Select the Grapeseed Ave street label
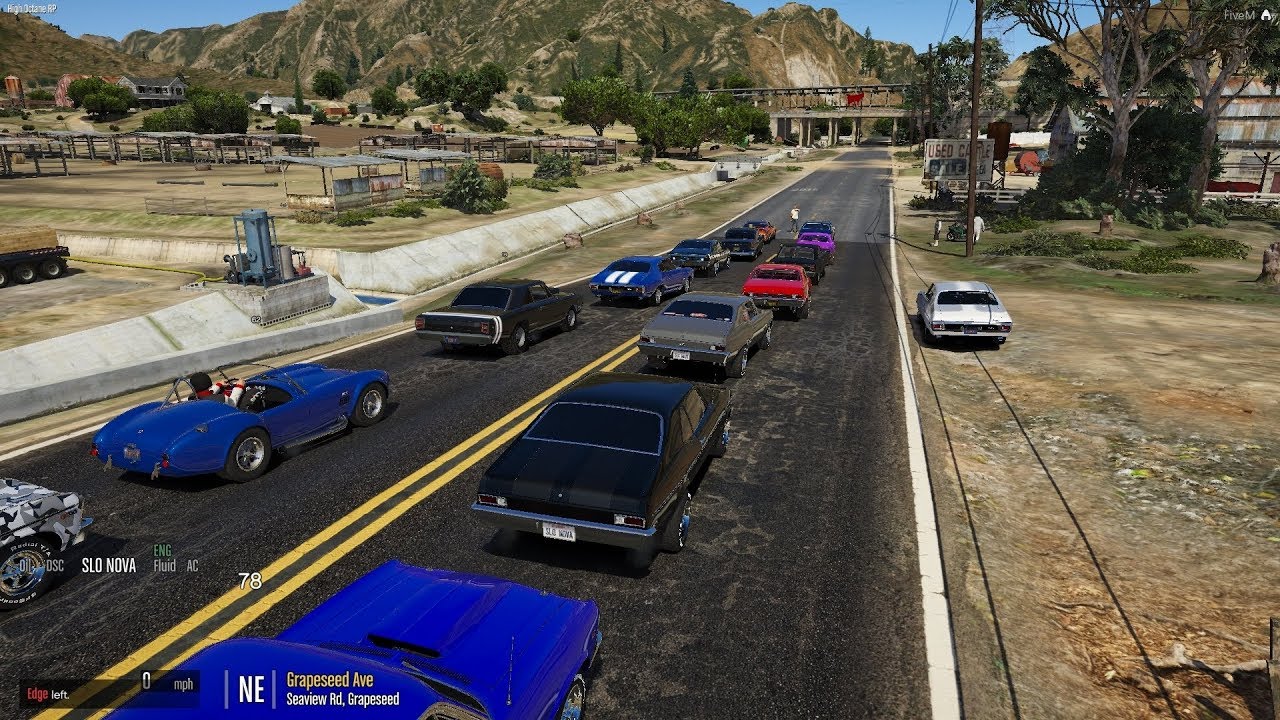The image size is (1280, 720). coord(331,680)
